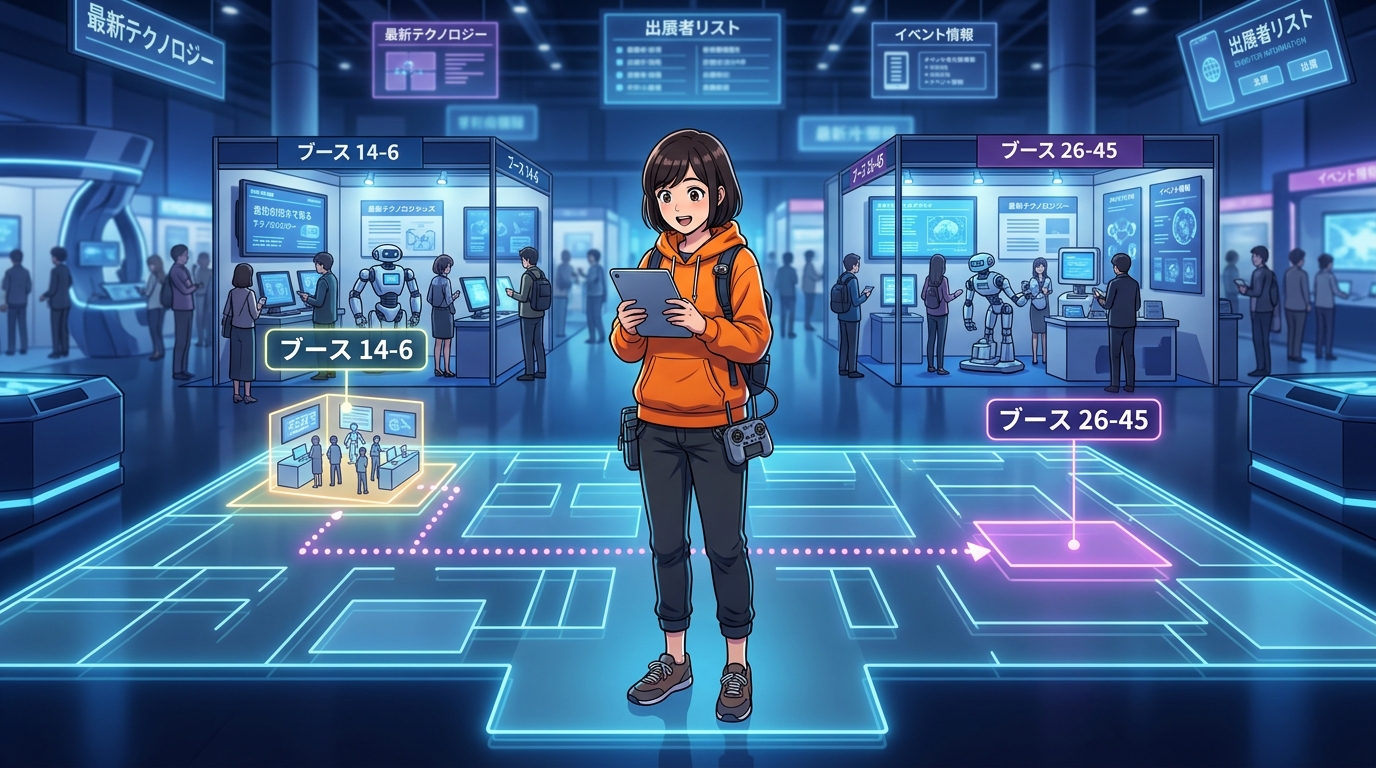Click the purple destination tile on the floor map

1073,545
